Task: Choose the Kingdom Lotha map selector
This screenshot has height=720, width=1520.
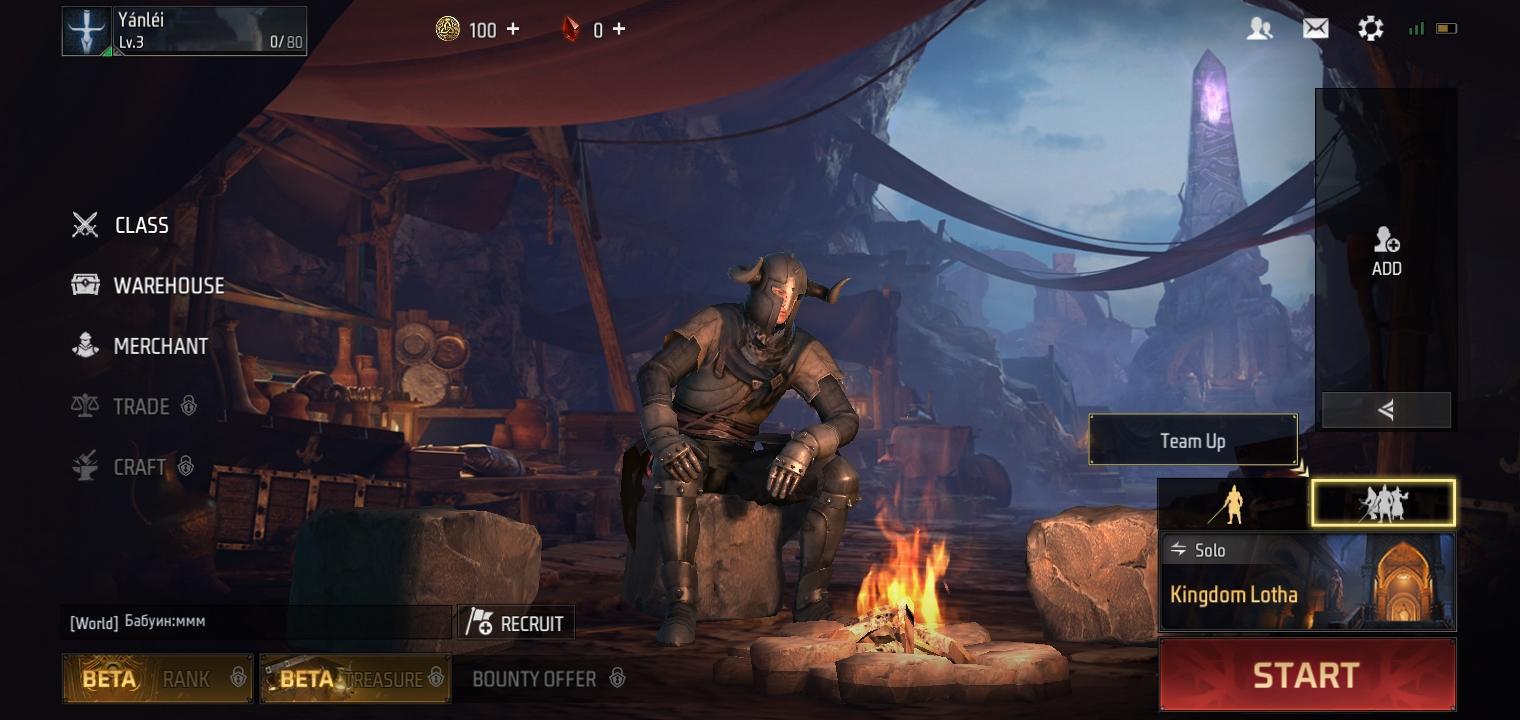Action: [x=1306, y=582]
